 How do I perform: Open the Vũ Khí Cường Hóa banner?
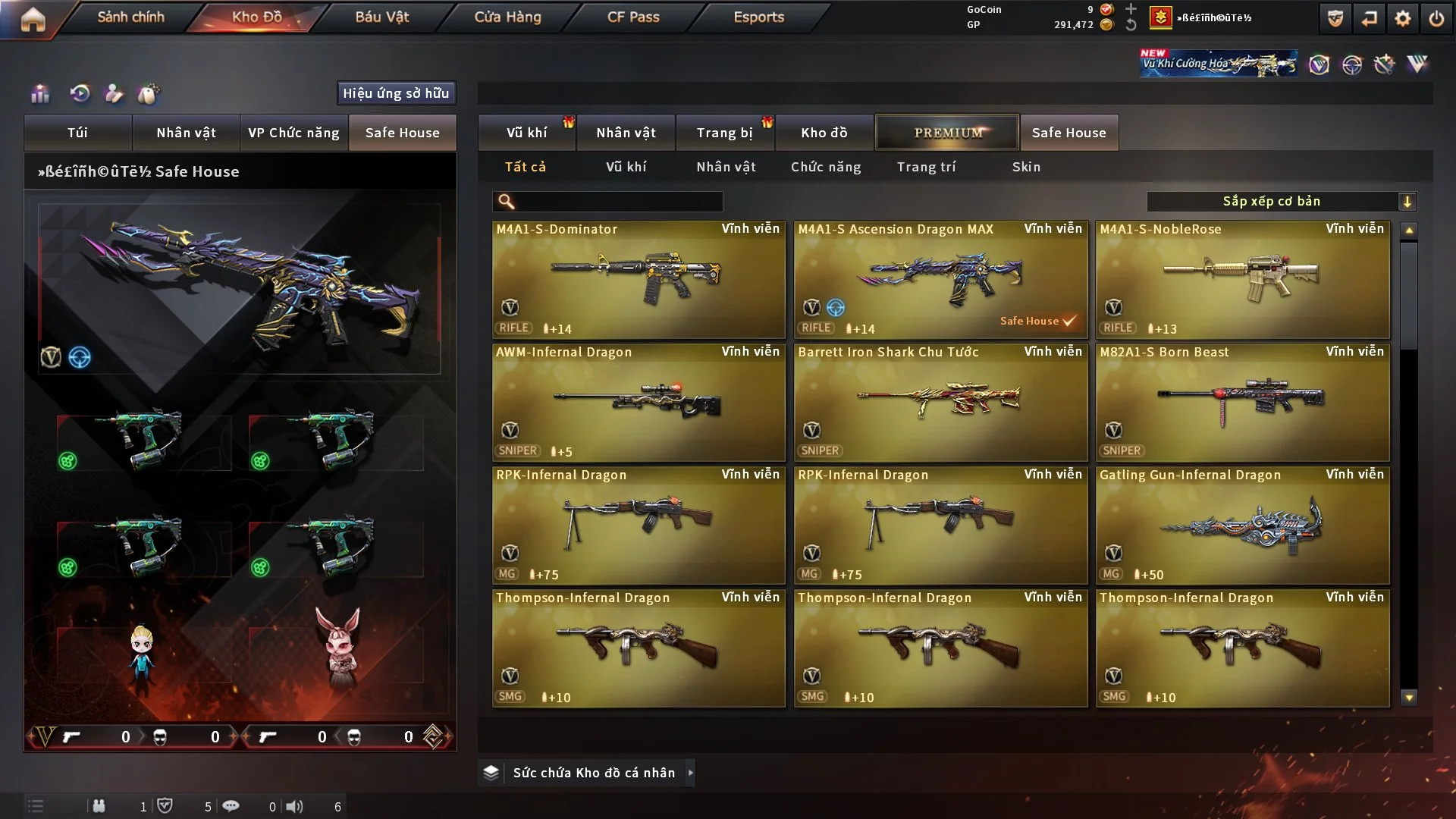tap(1218, 64)
